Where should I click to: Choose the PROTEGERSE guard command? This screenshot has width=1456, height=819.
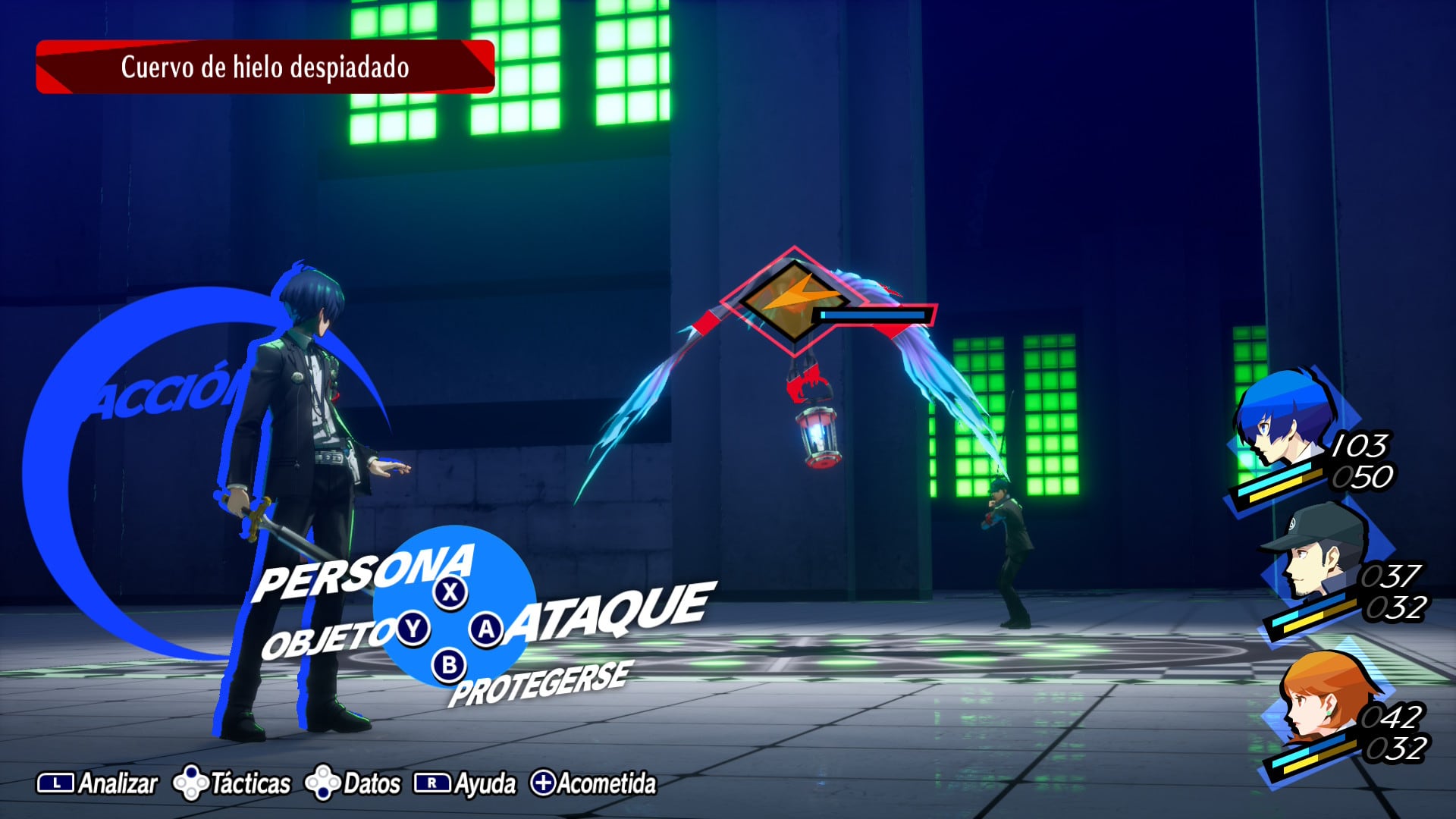click(538, 682)
